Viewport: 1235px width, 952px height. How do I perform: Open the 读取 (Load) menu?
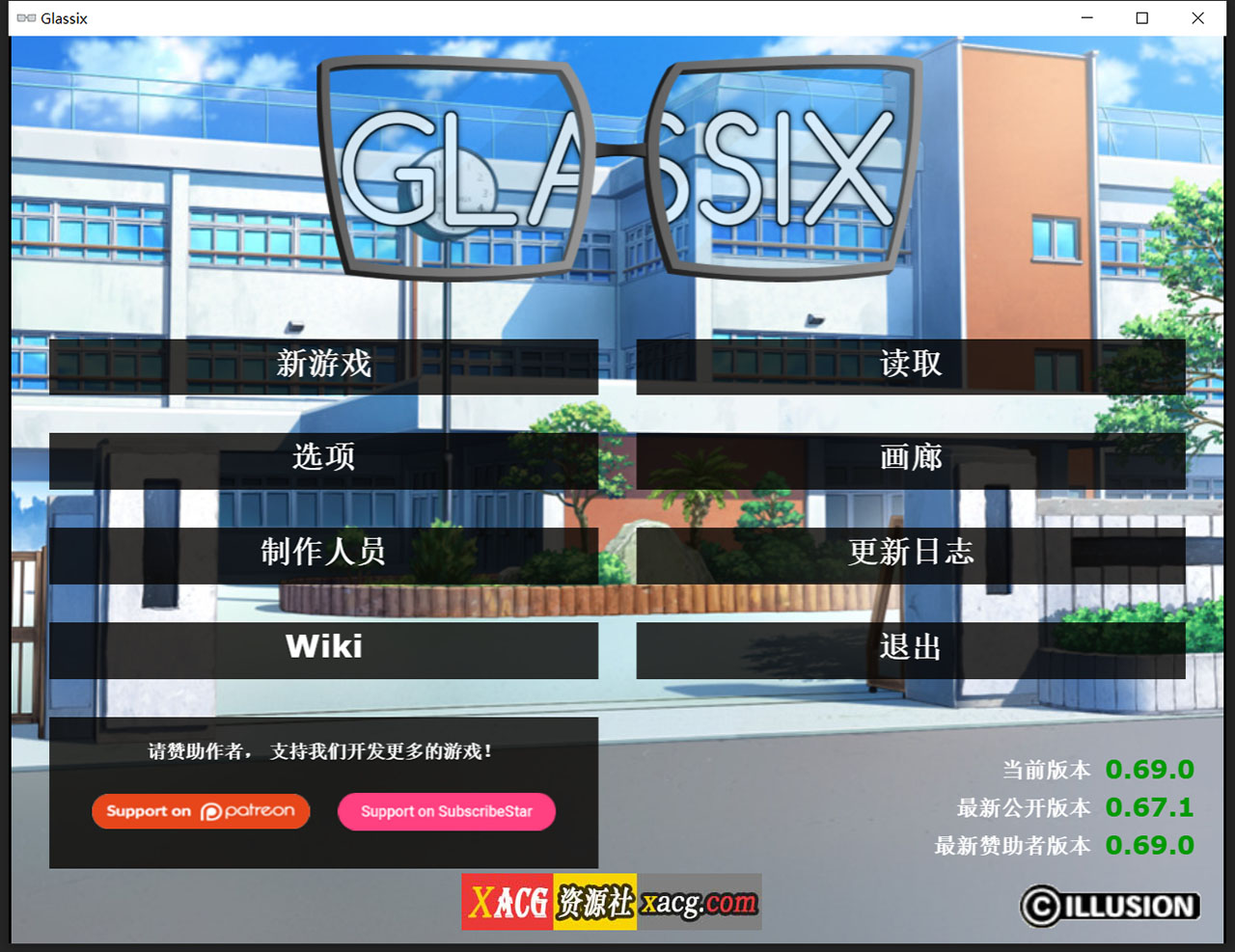(x=911, y=365)
